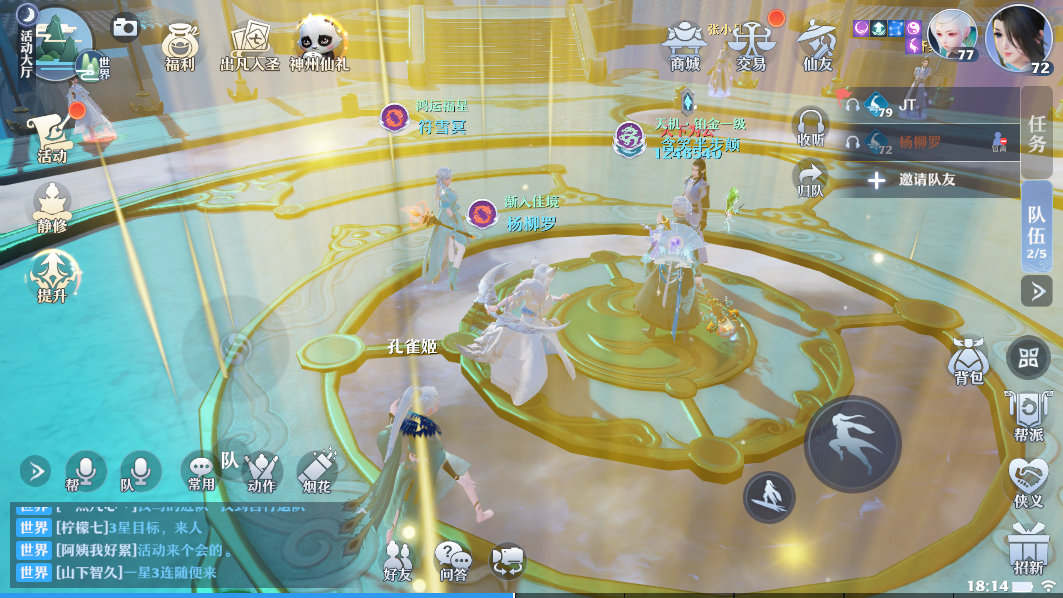Open the 商城 shop
Image resolution: width=1063 pixels, height=598 pixels.
(x=685, y=45)
